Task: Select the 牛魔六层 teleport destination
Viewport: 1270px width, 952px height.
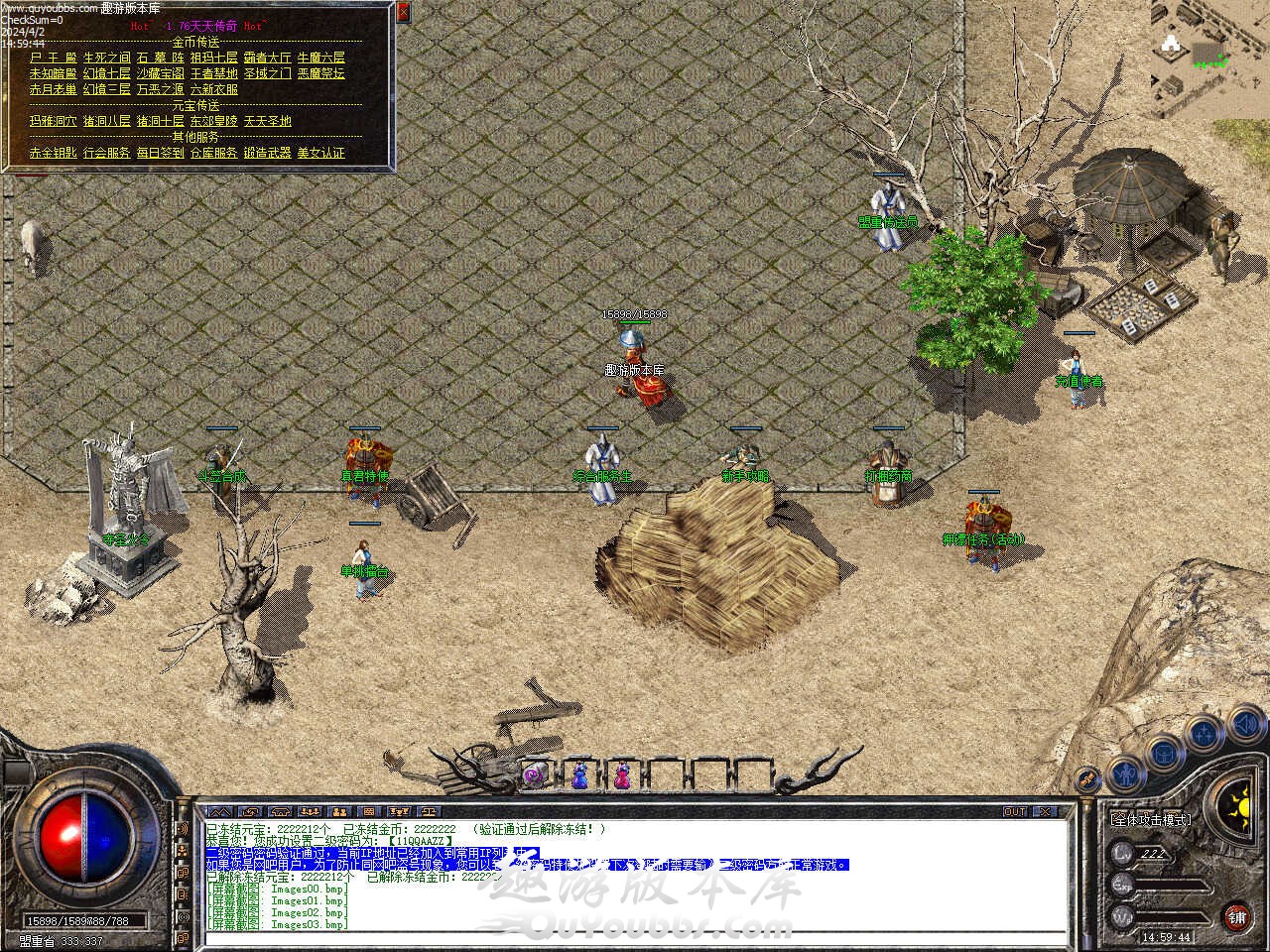Action: [x=321, y=58]
